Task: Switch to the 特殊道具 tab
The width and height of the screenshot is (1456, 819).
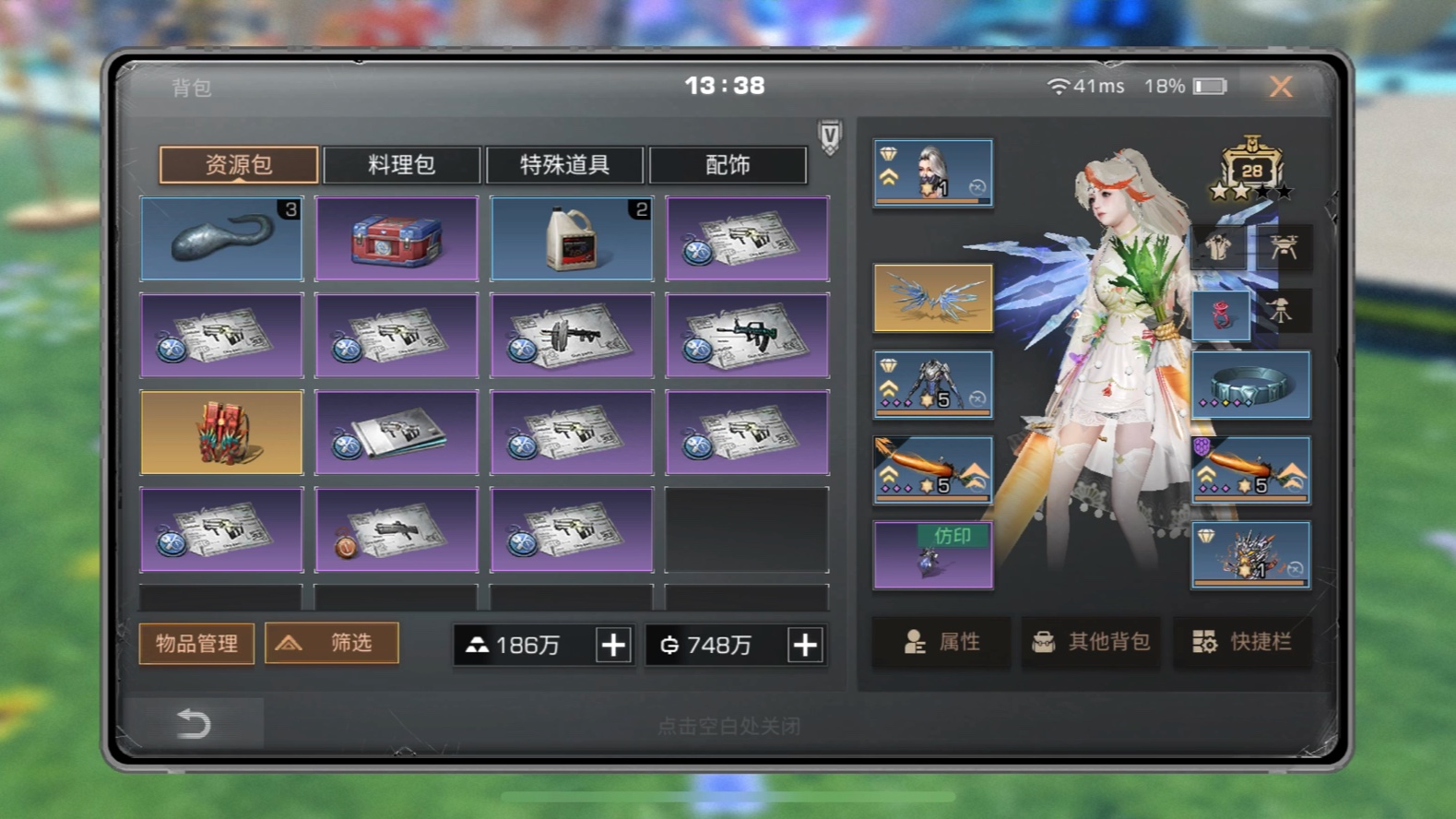Action: tap(564, 164)
